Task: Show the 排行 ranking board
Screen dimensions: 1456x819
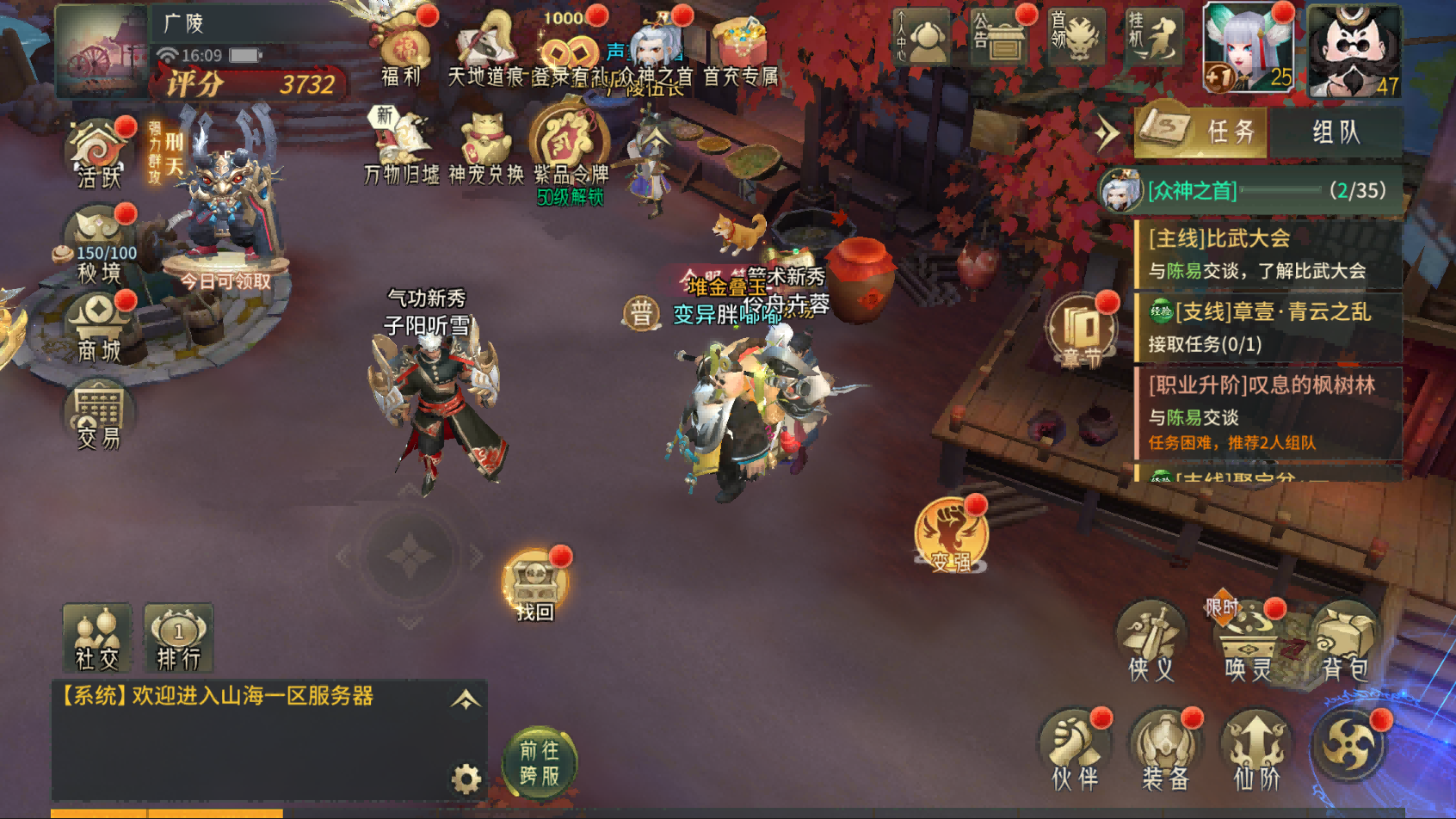Action: [x=178, y=637]
